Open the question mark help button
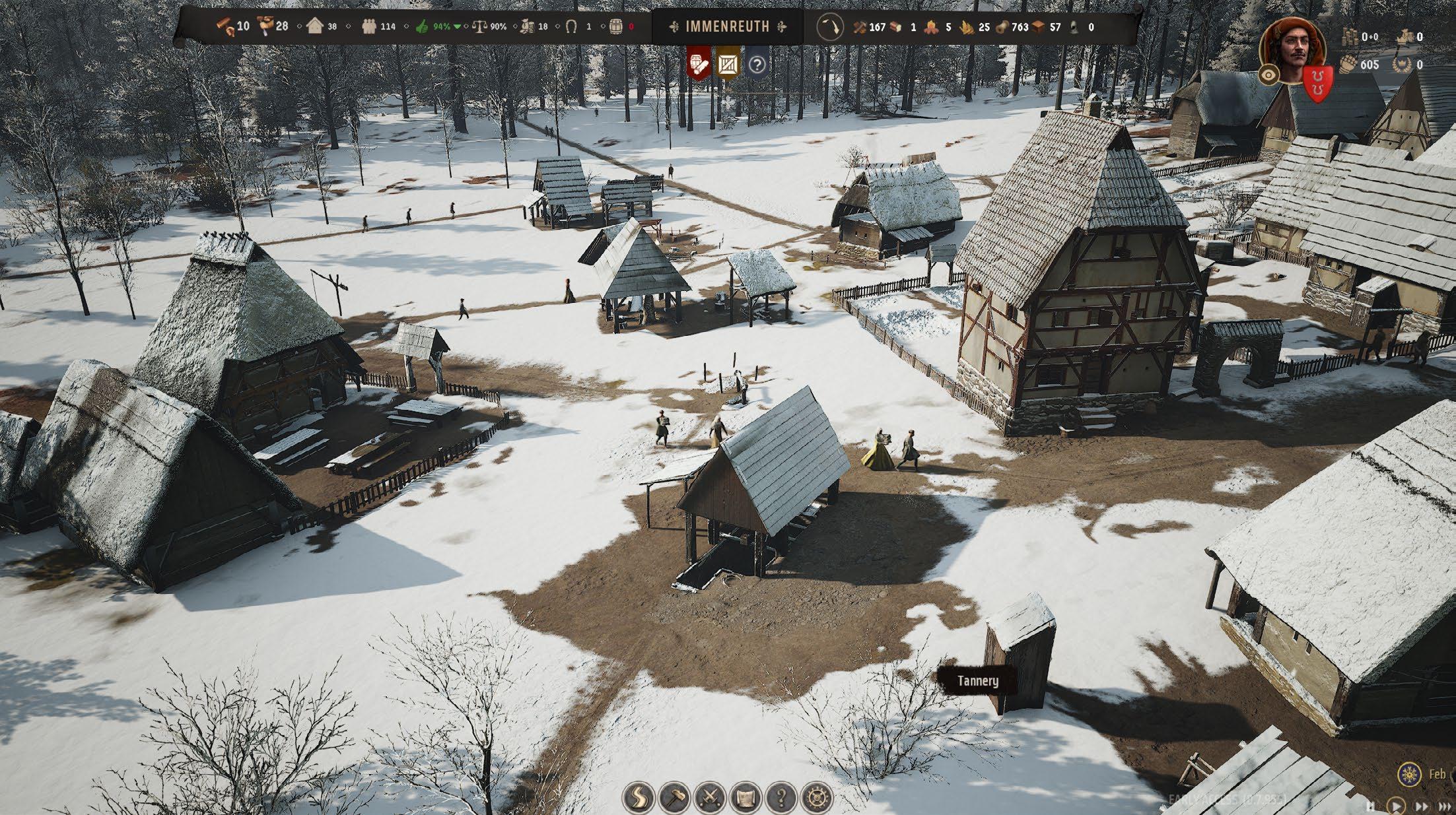This screenshot has height=815, width=1456. tap(781, 797)
